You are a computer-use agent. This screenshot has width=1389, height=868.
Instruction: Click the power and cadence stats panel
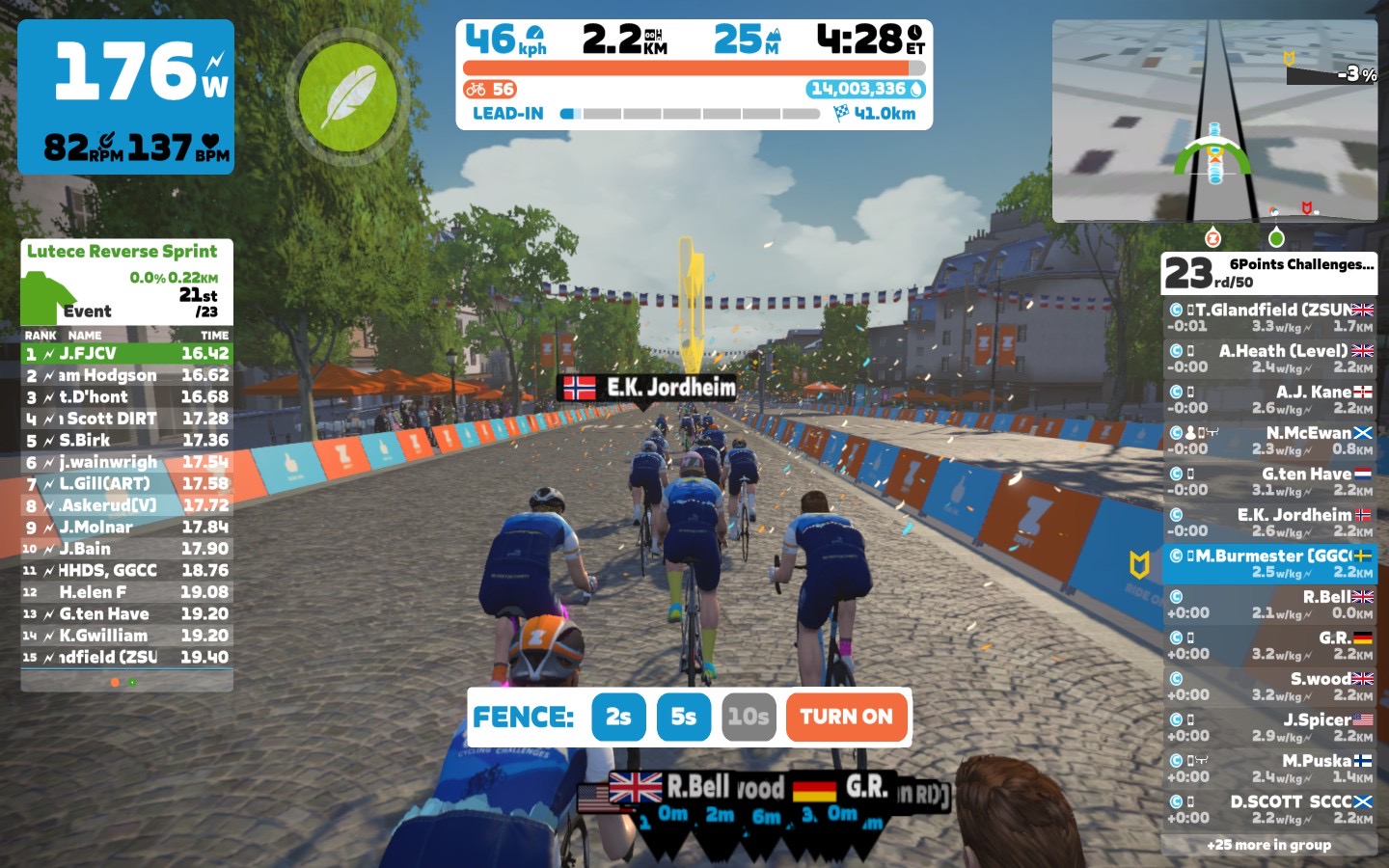coord(126,96)
